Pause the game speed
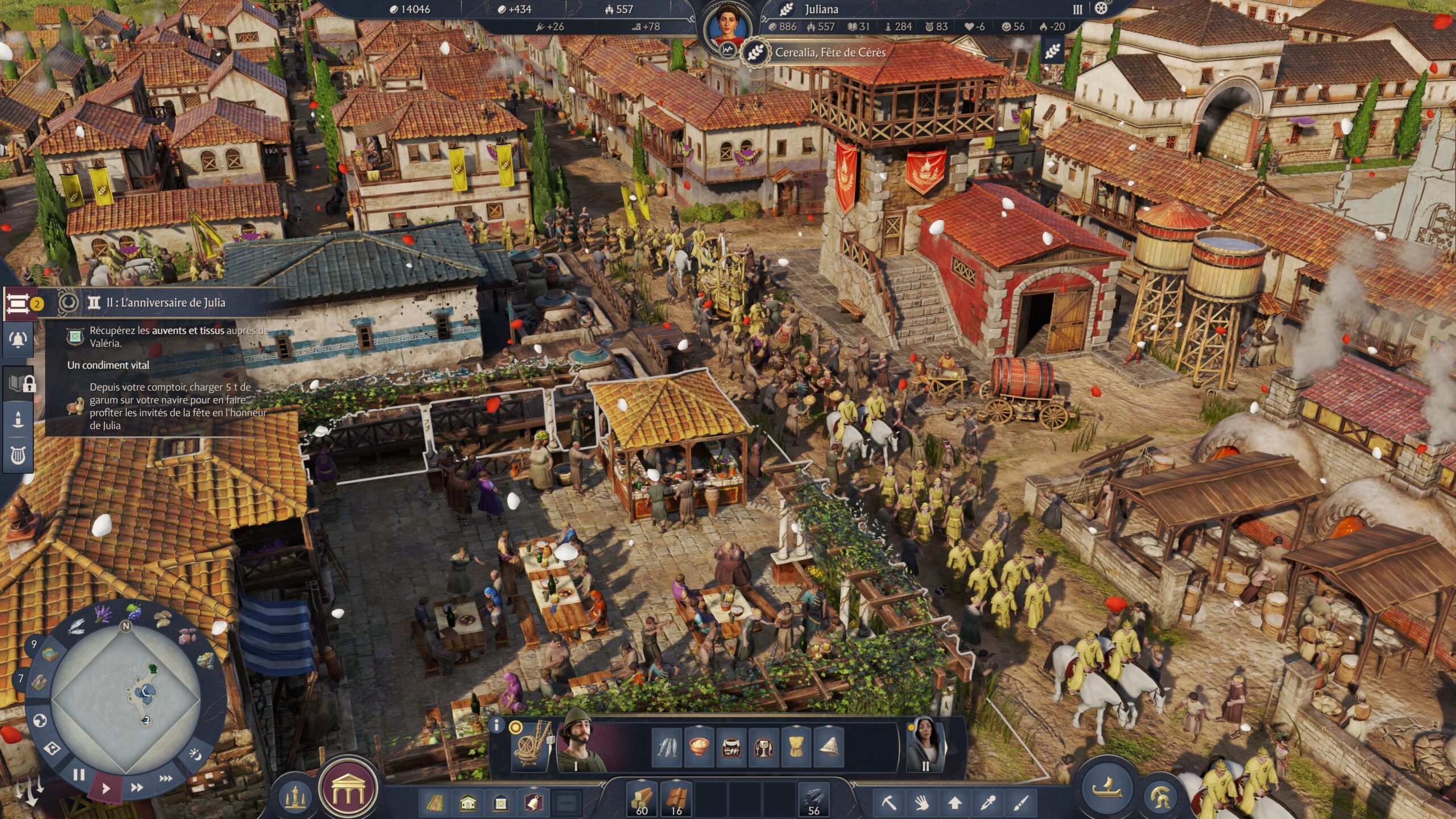The width and height of the screenshot is (1456, 819). point(79,775)
